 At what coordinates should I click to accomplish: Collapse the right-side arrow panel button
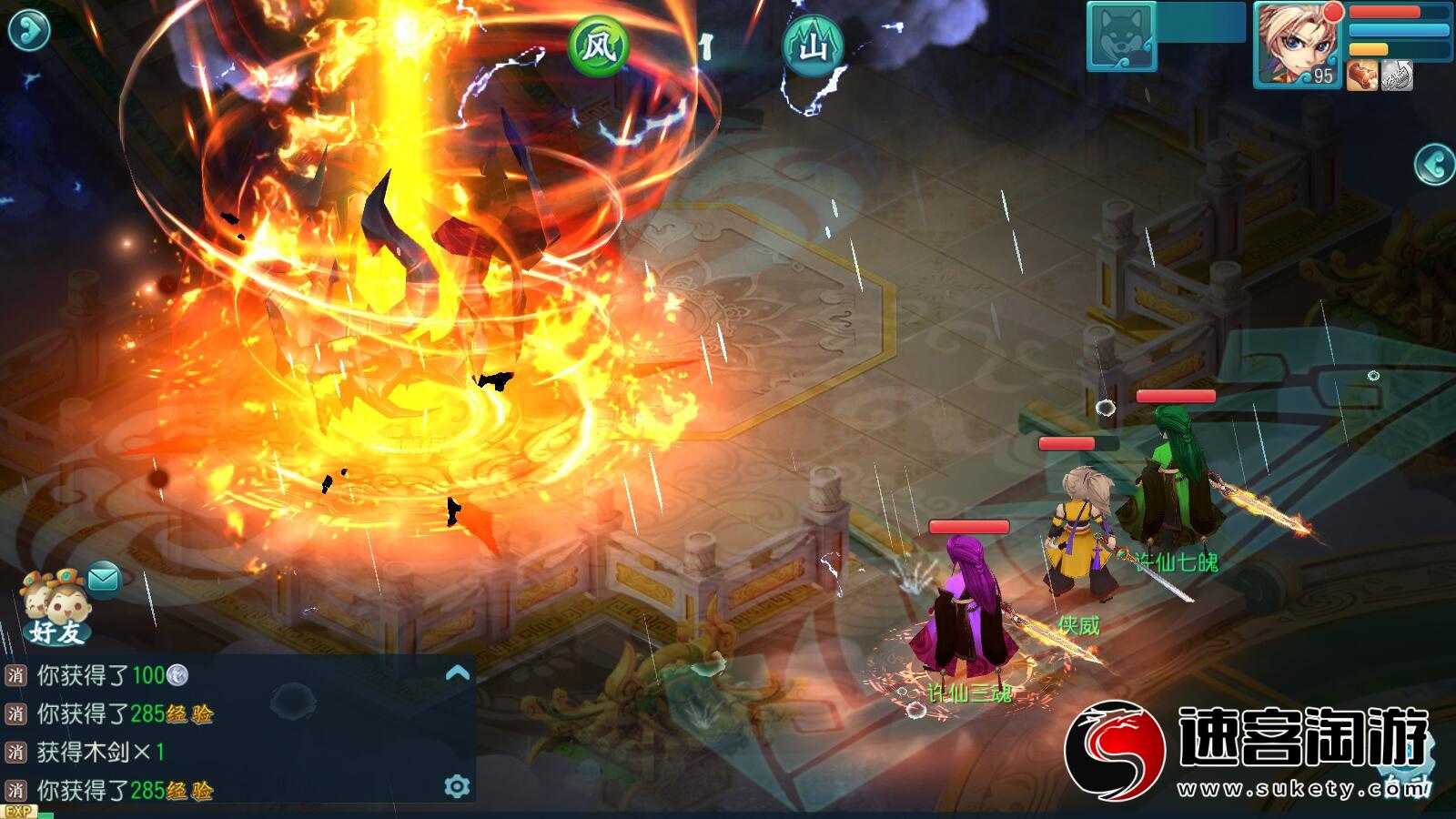coord(1435,165)
